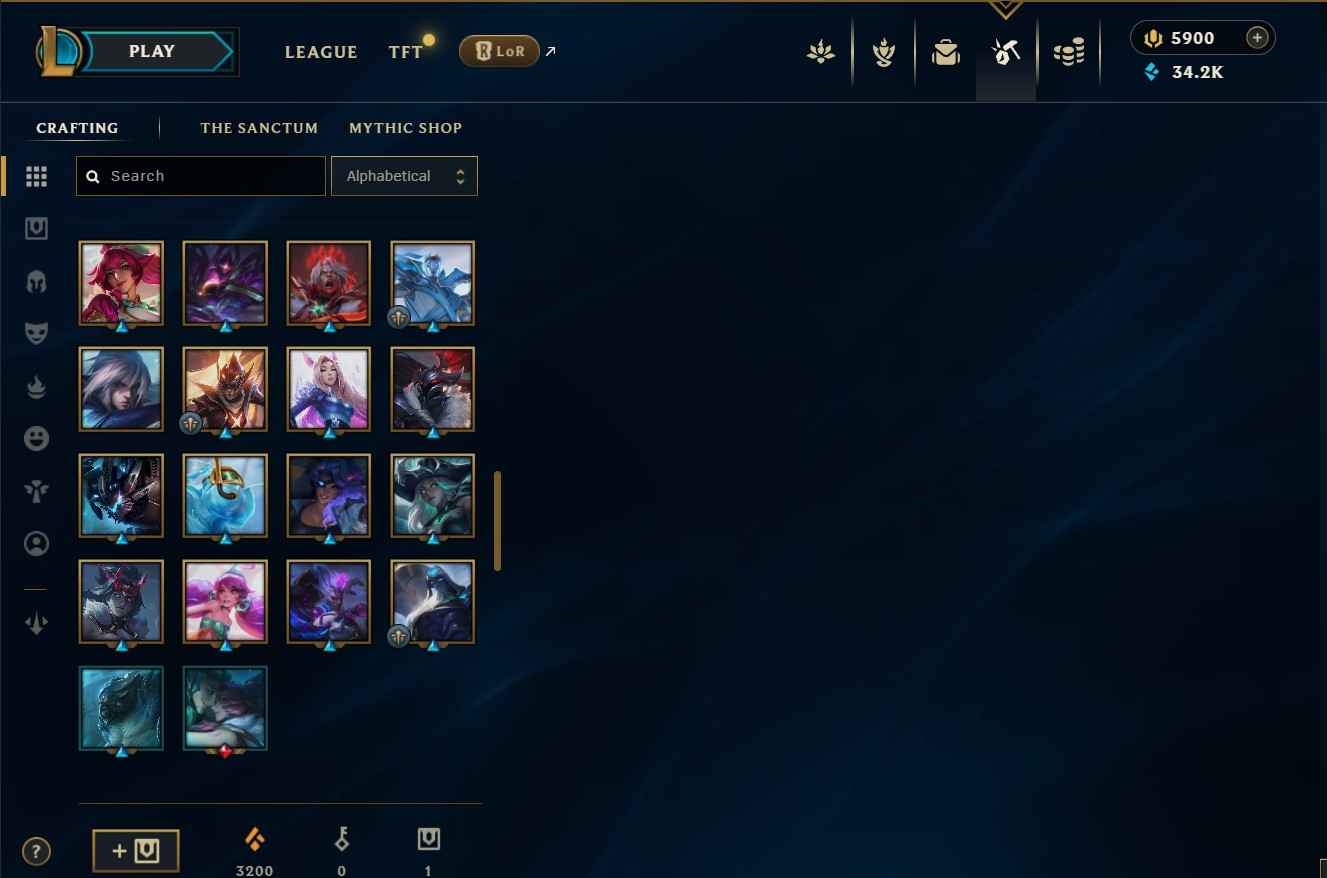Select the Champions helmet filter in the sidebar

(x=36, y=282)
